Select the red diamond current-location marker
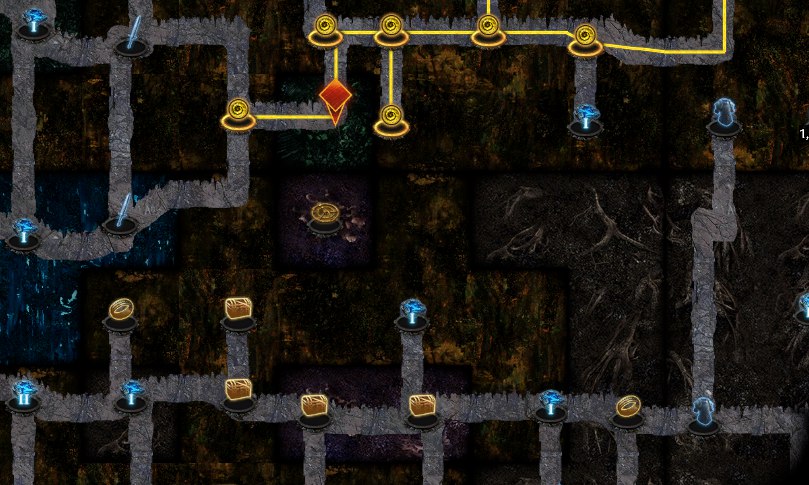Image resolution: width=809 pixels, height=485 pixels. (x=335, y=97)
